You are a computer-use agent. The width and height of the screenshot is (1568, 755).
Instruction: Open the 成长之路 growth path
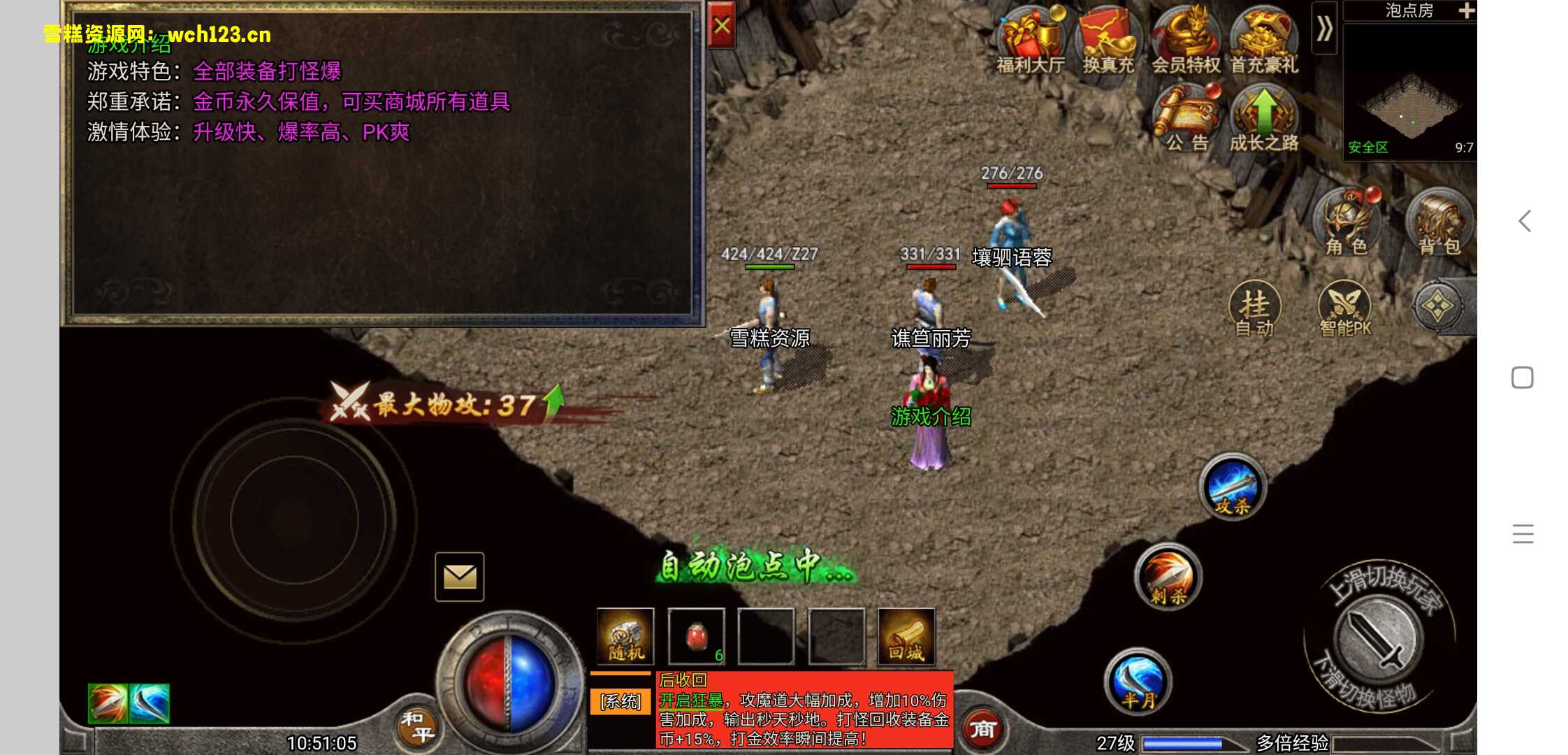pyautogui.click(x=1263, y=116)
